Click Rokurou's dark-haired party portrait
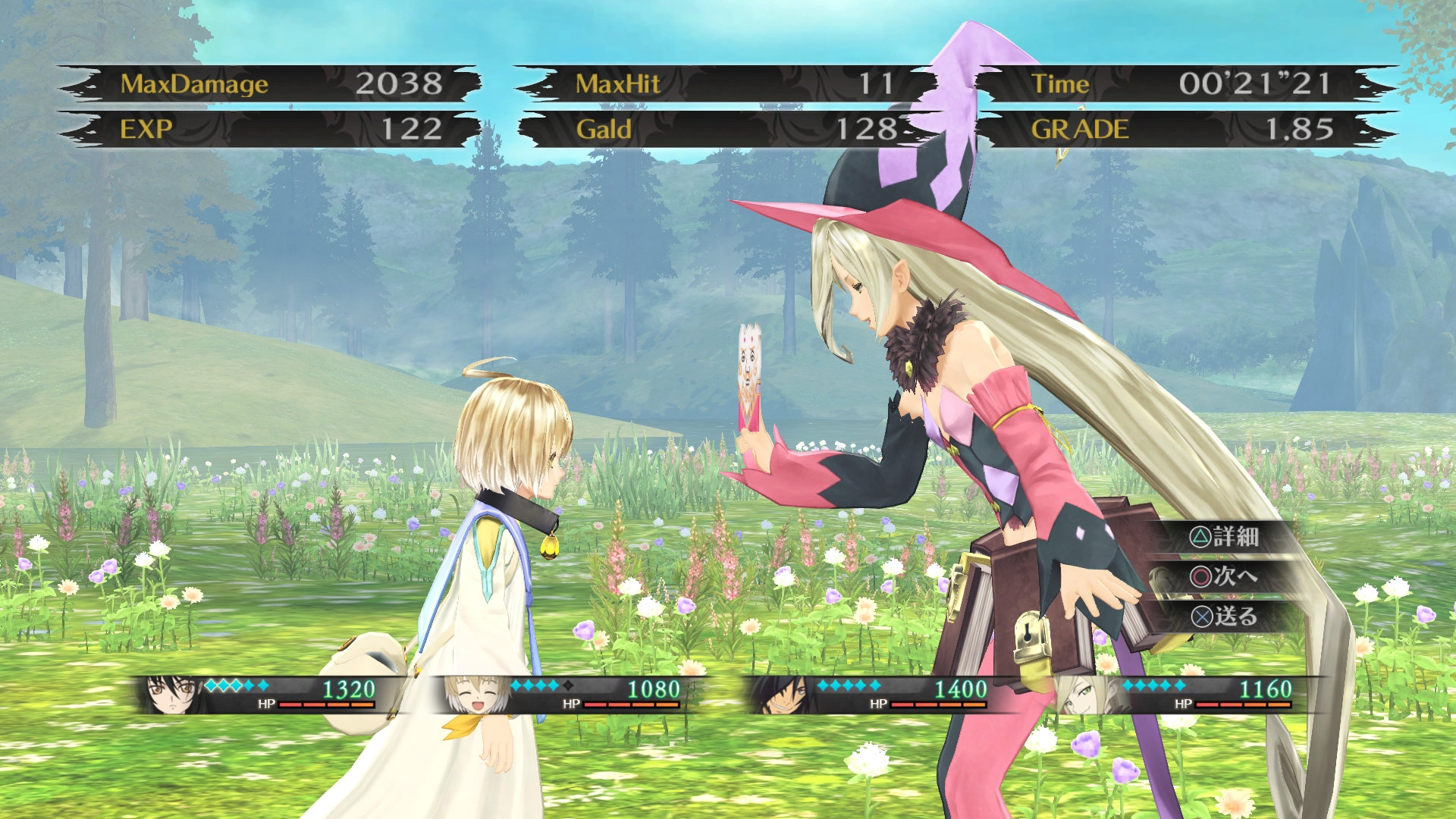The height and width of the screenshot is (819, 1456). point(783,695)
